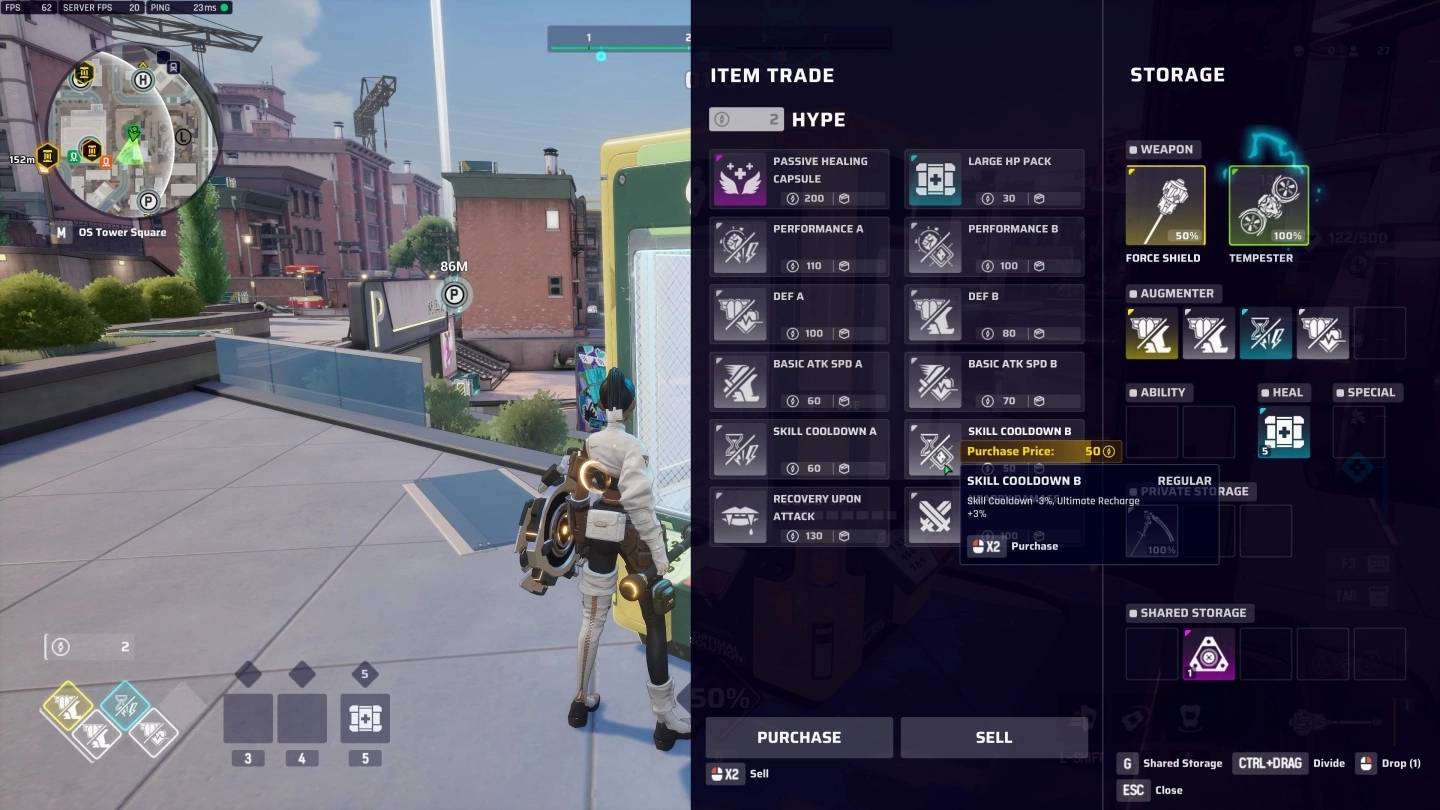Image resolution: width=1440 pixels, height=810 pixels.
Task: Select Basic ATK SPD A item
Action: pyautogui.click(x=799, y=381)
